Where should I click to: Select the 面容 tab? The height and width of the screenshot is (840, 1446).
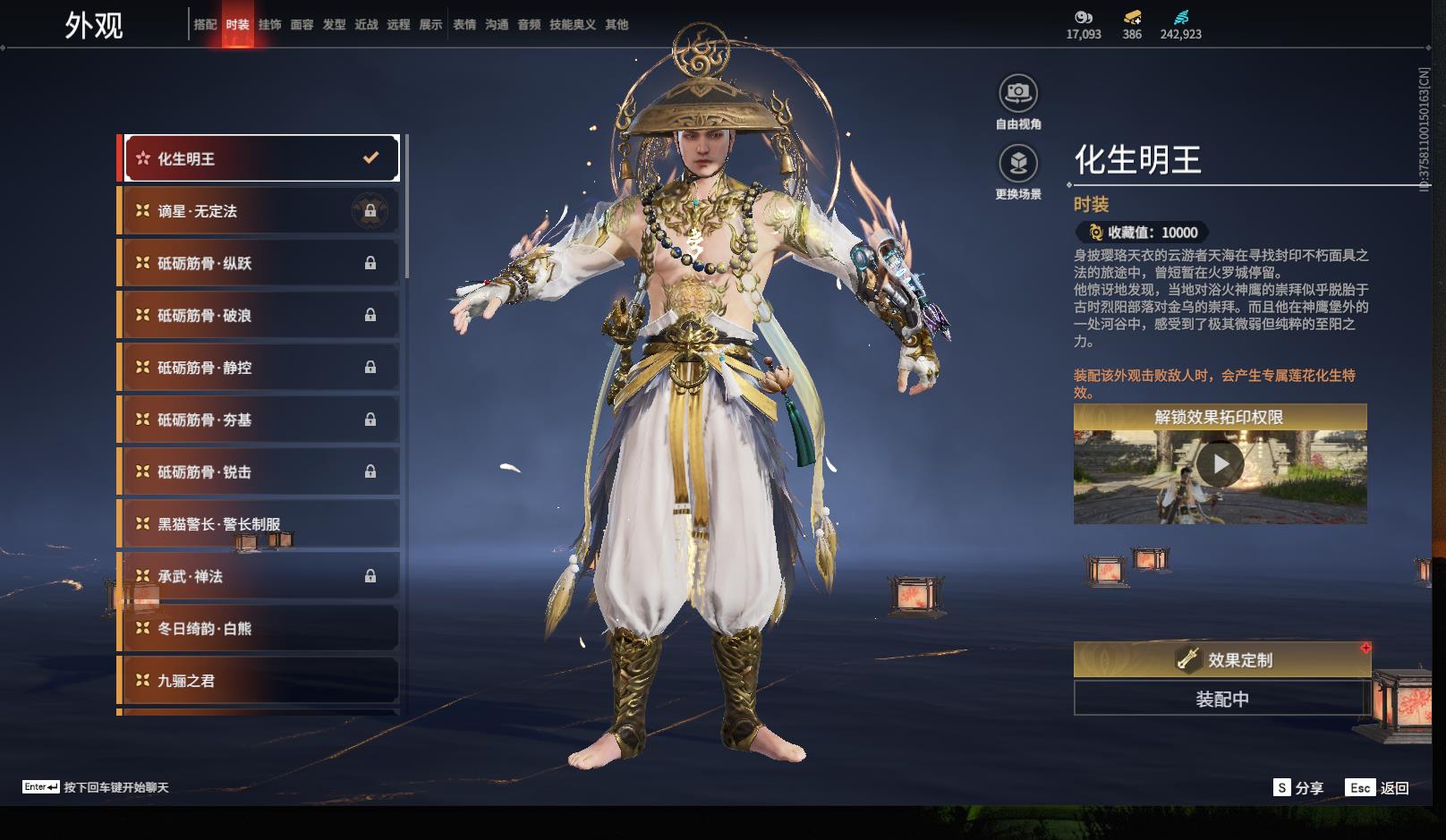pyautogui.click(x=302, y=25)
